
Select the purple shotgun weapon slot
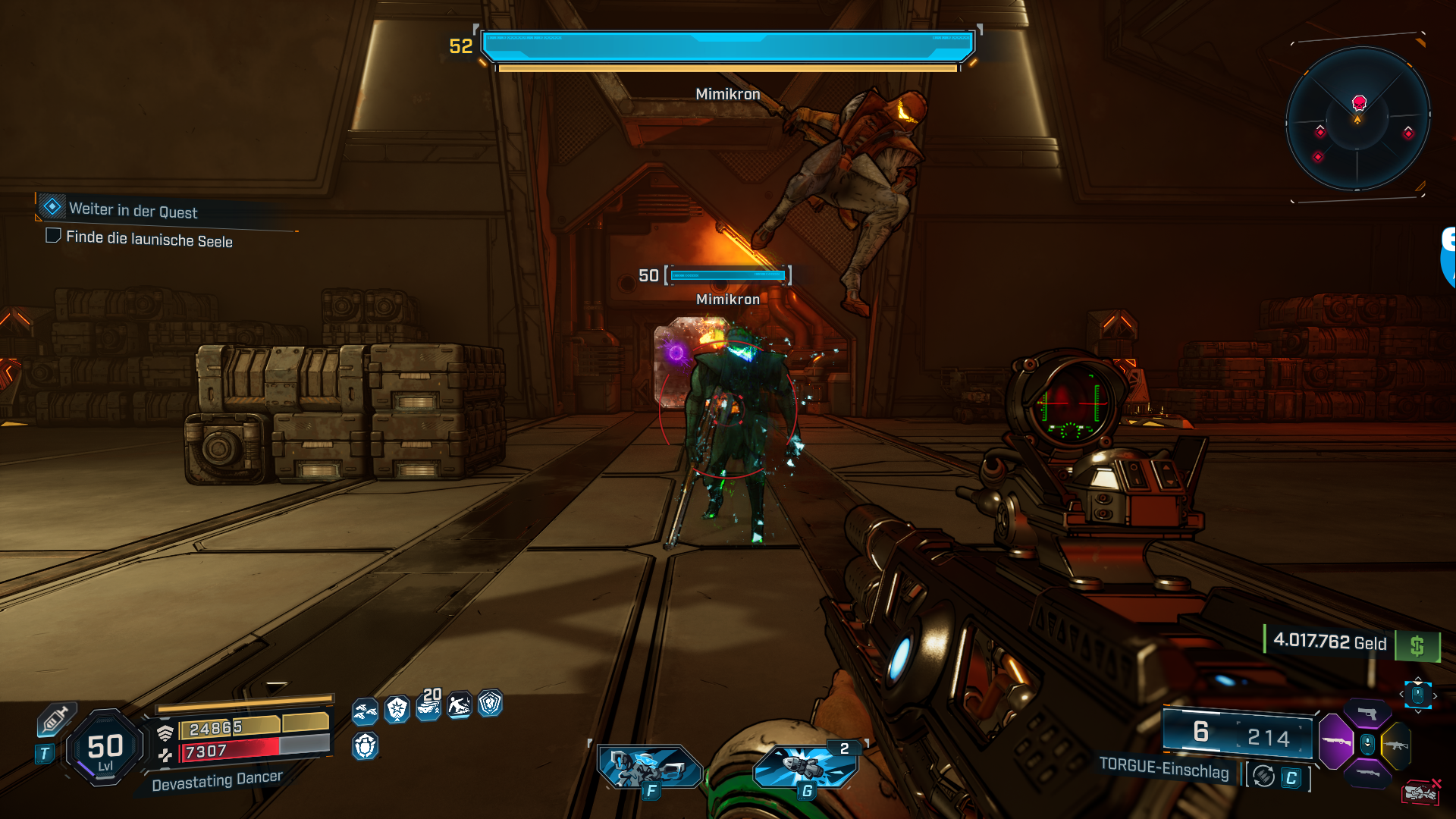1336,741
